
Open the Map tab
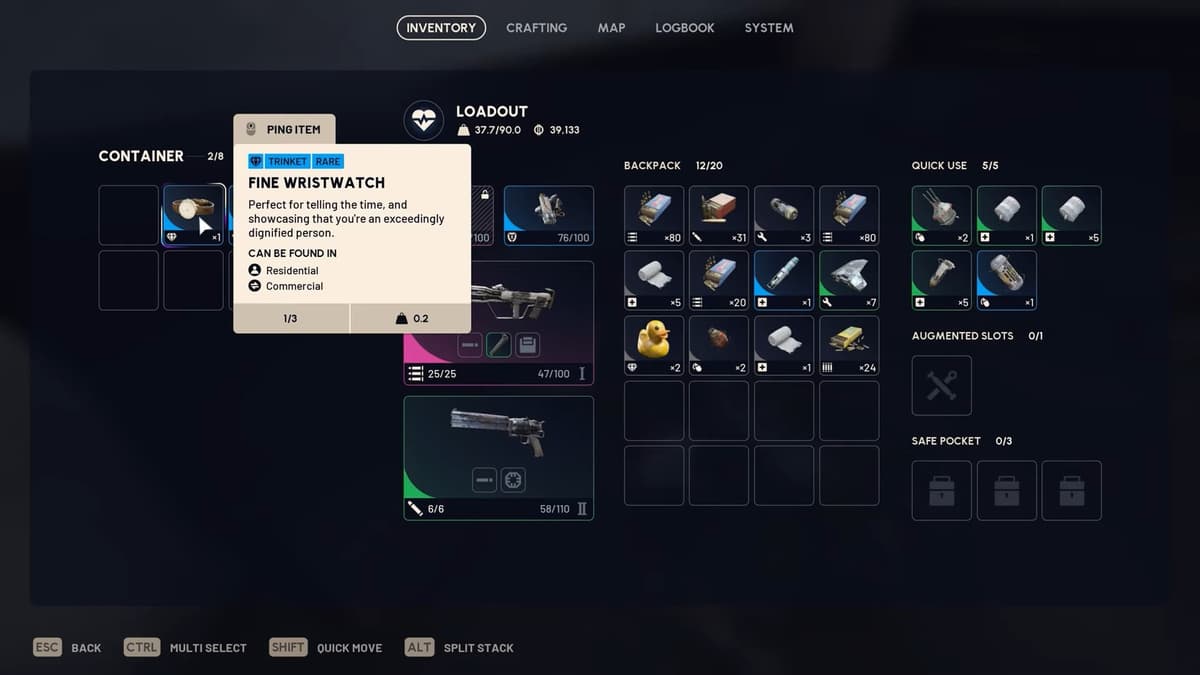click(611, 28)
